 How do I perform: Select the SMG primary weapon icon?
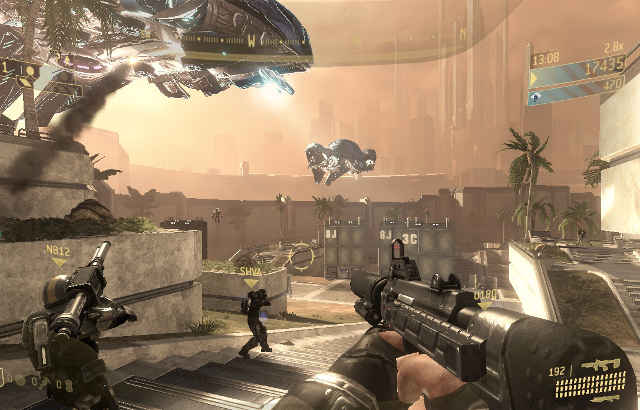pos(590,365)
